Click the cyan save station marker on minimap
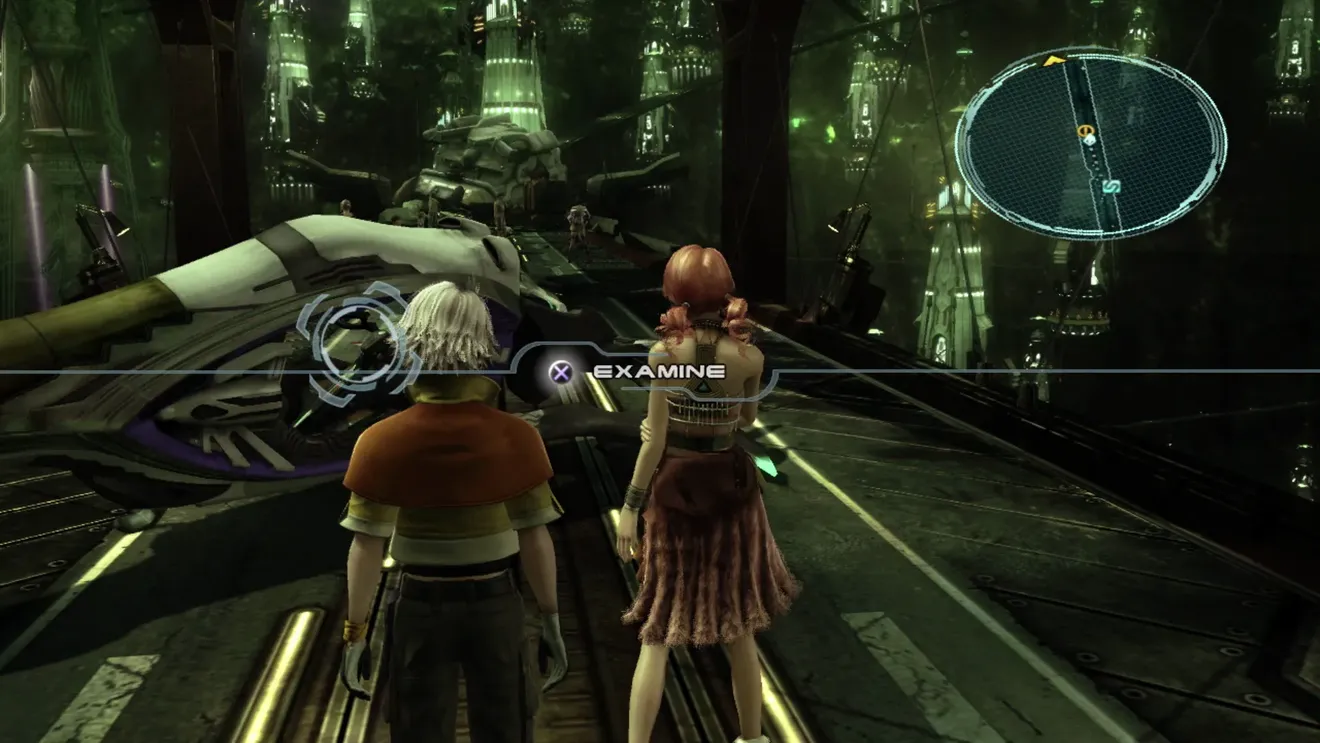 1110,187
